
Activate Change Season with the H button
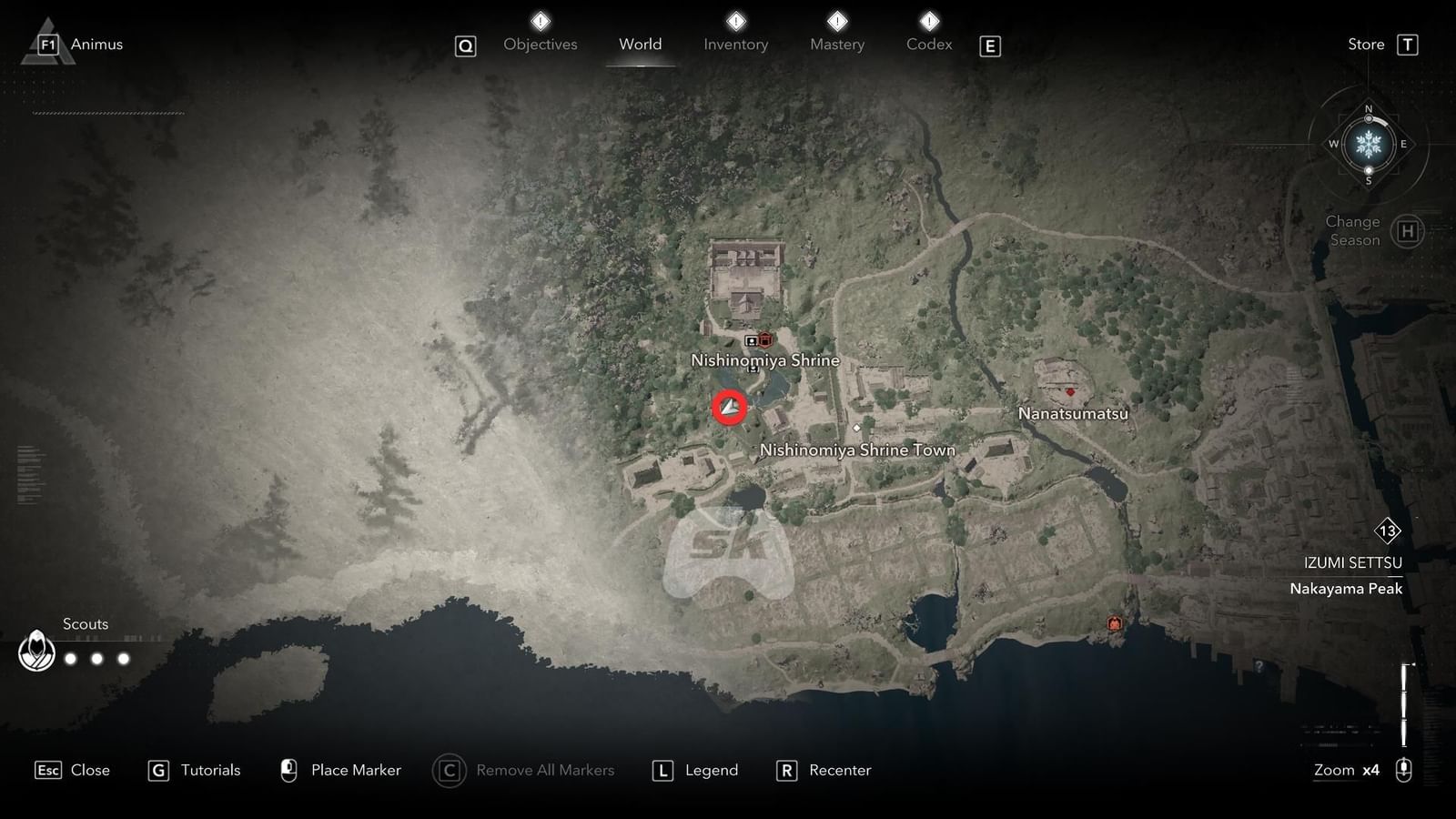coord(1409,230)
